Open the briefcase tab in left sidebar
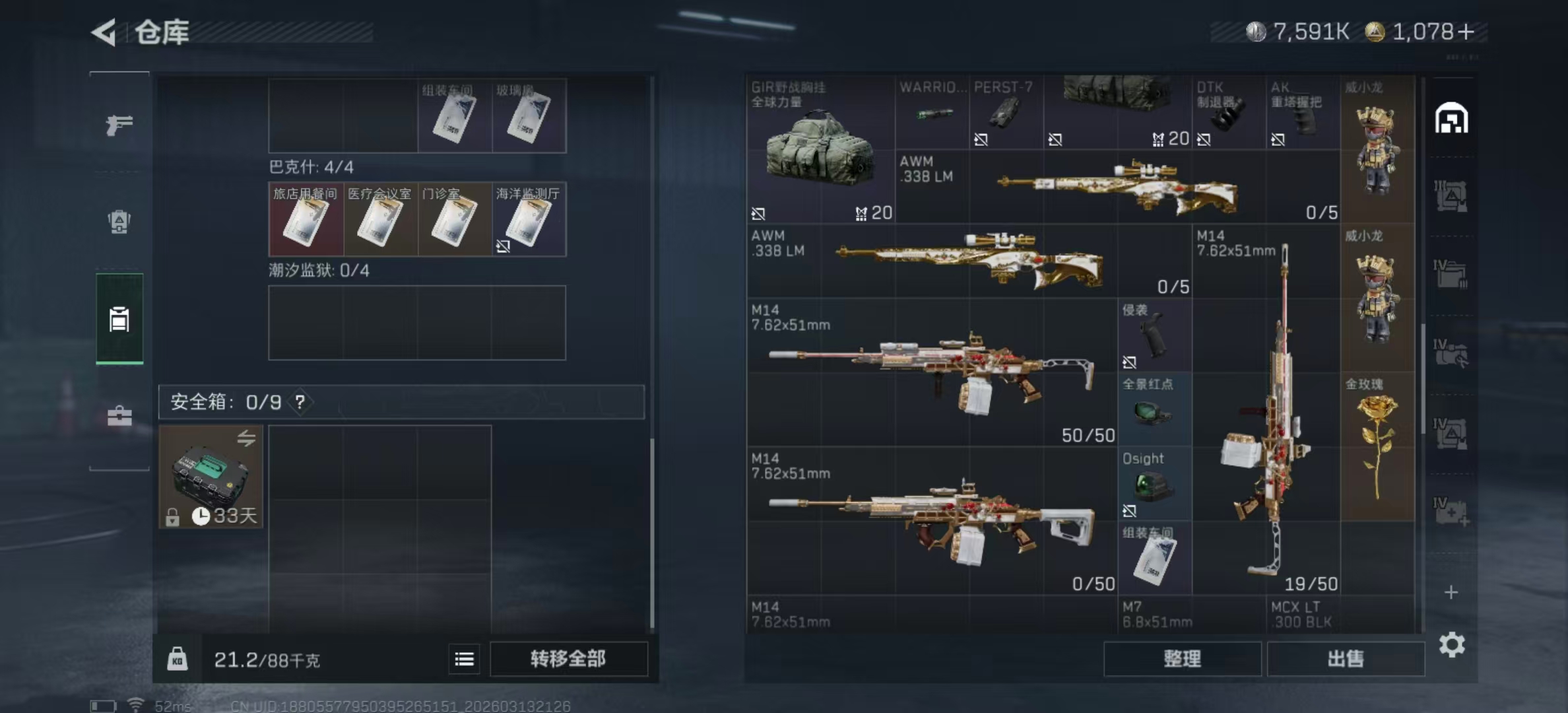This screenshot has width=1568, height=713. point(119,416)
